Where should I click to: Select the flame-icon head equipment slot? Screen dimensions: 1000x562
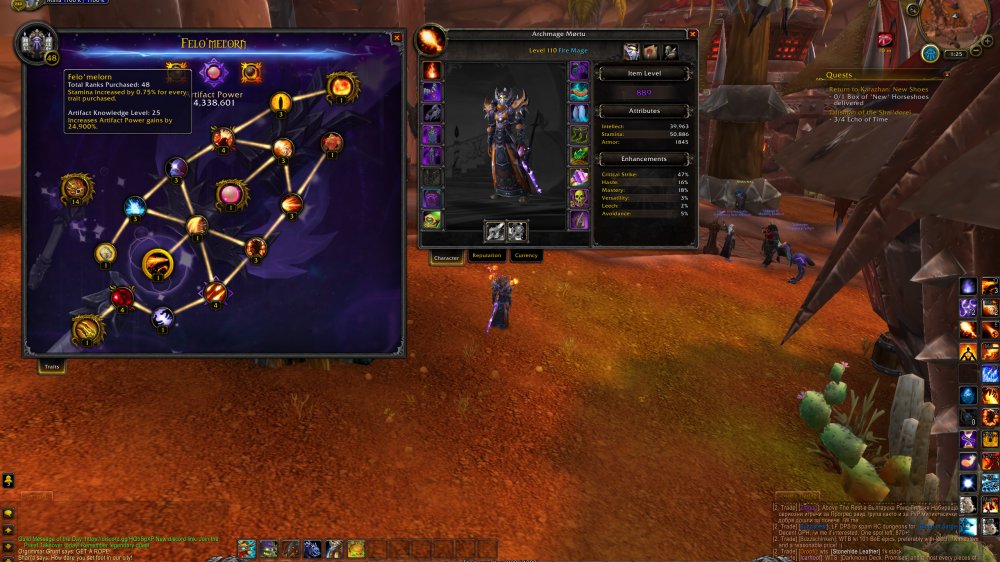[432, 71]
